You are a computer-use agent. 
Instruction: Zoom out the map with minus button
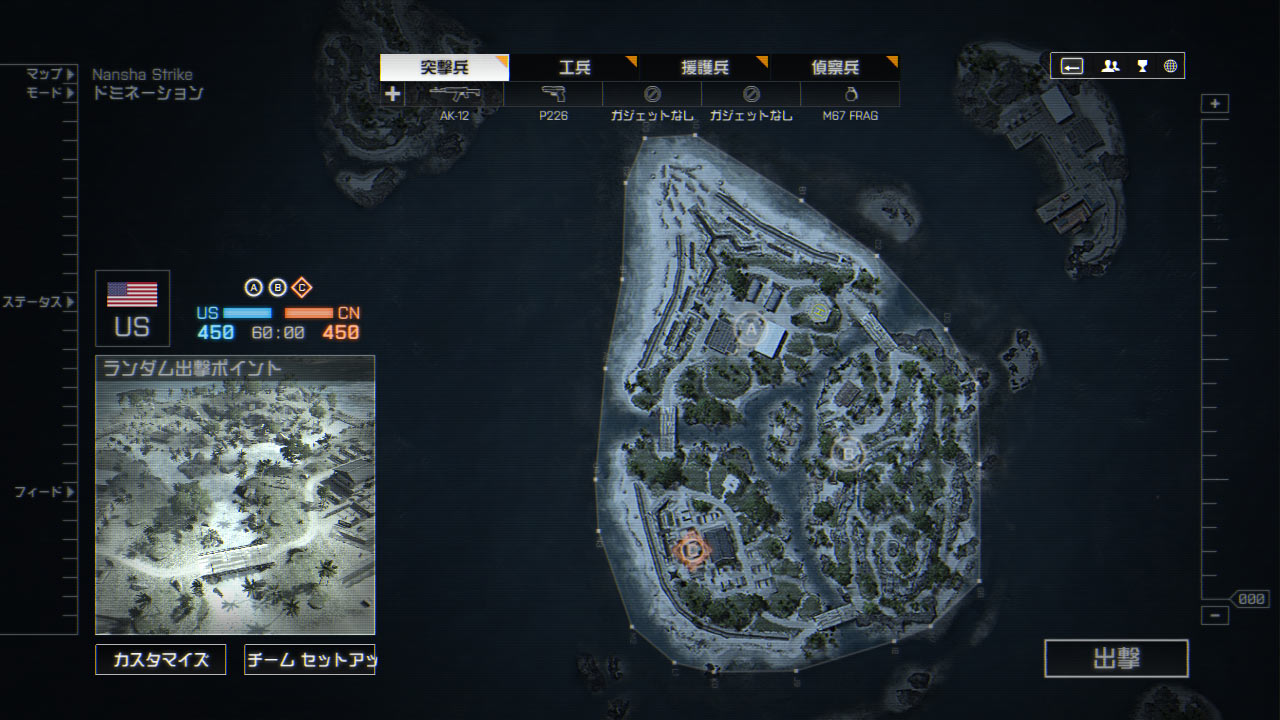pos(1215,616)
